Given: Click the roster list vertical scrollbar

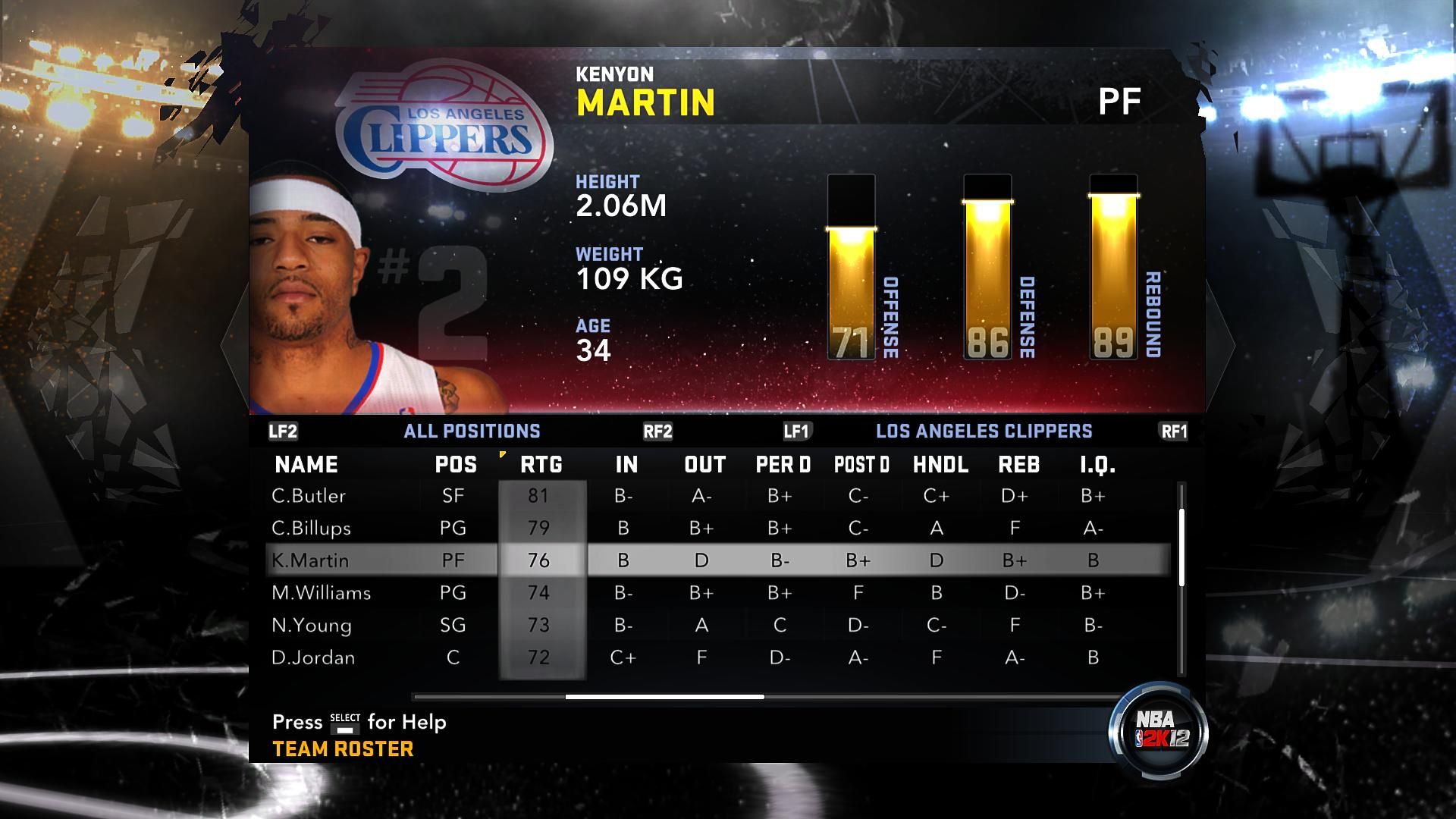Looking at the screenshot, I should click(x=1181, y=548).
